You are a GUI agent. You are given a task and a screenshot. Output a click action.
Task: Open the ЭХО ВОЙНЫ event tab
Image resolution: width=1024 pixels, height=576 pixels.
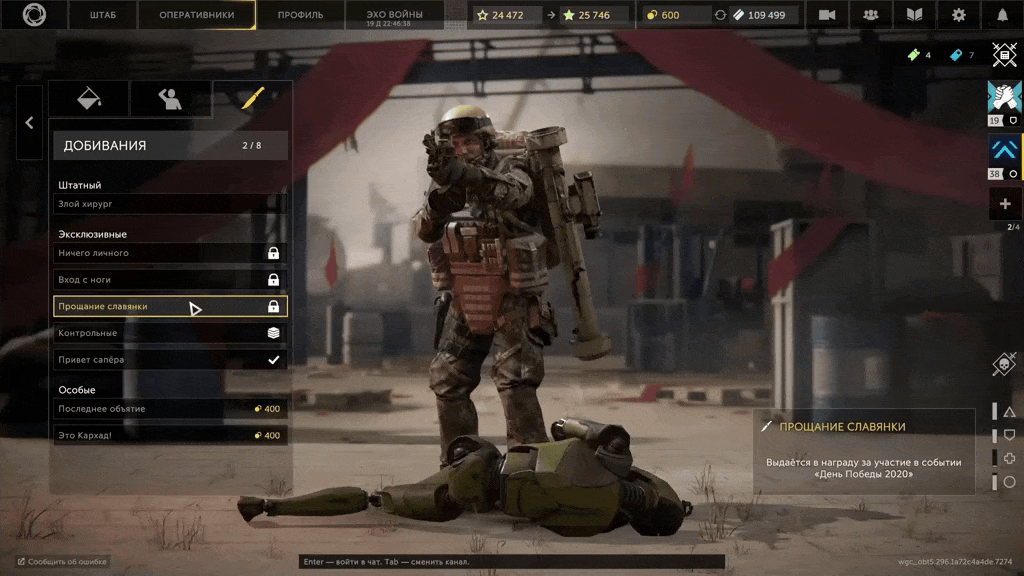394,15
